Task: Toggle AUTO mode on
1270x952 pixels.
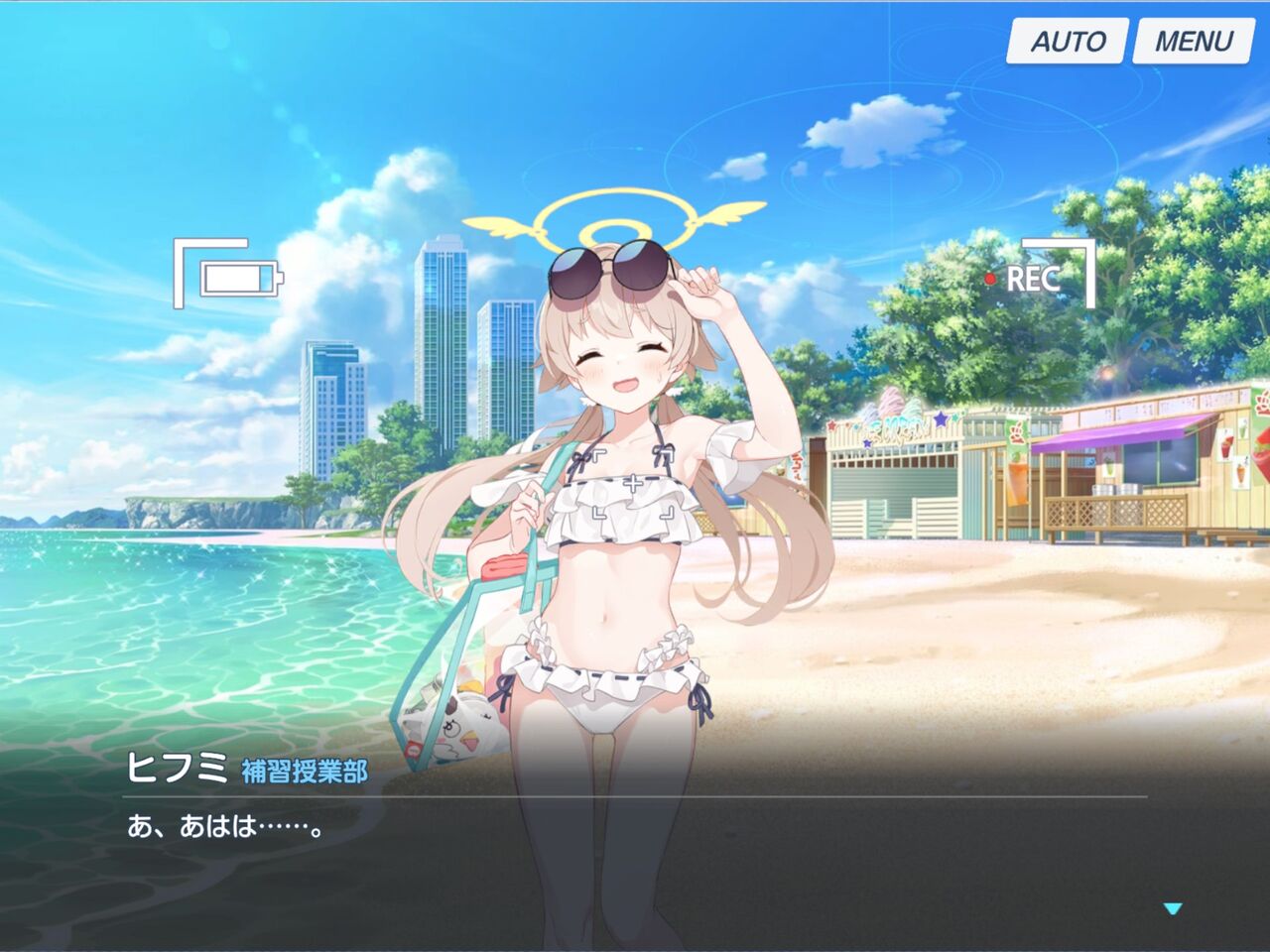Action: pyautogui.click(x=1067, y=43)
